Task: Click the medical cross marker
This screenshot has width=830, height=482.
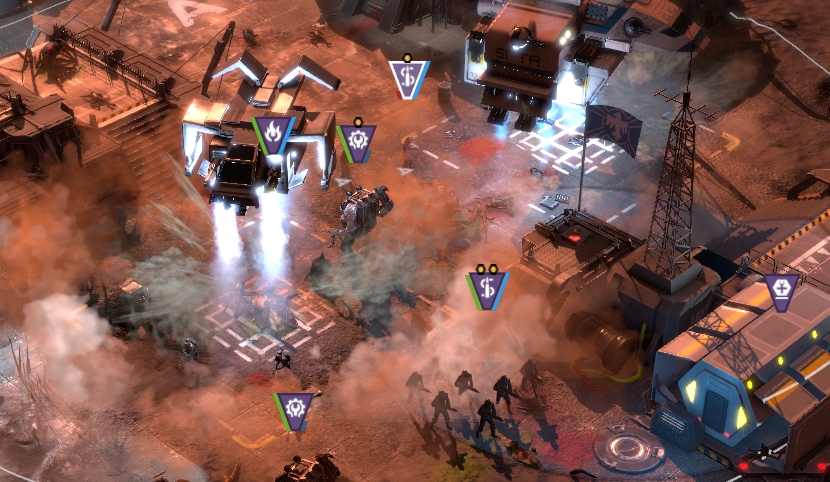Action: pyautogui.click(x=781, y=290)
